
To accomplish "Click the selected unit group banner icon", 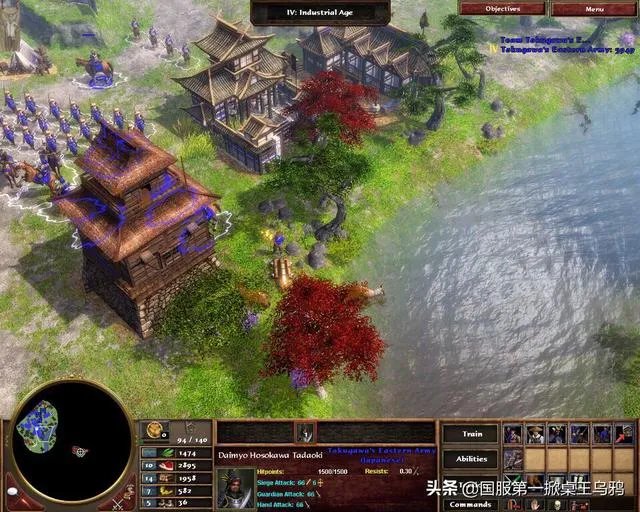I will (x=304, y=433).
